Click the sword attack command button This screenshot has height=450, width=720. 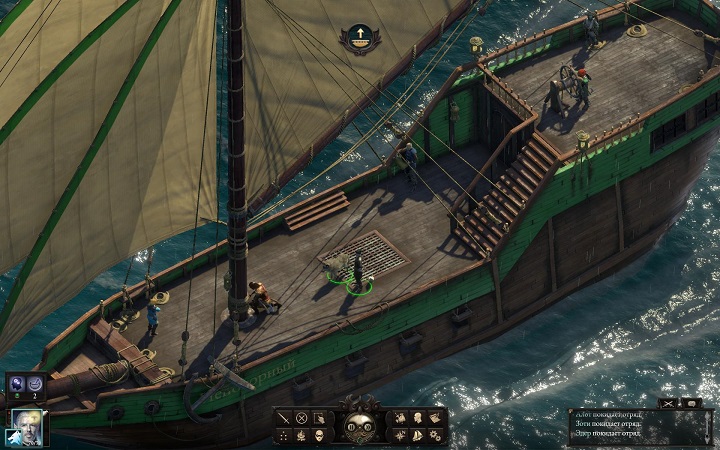point(283,418)
